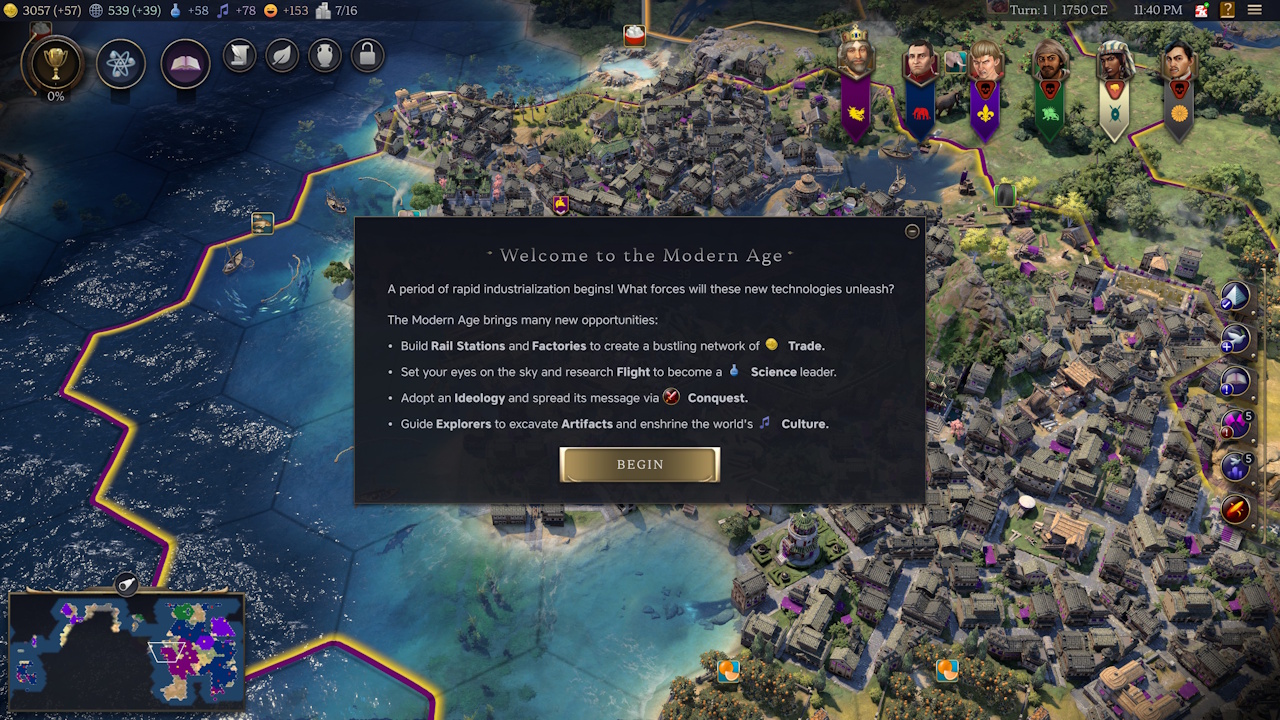Open the urn icon panel
This screenshot has width=1280, height=720.
point(325,55)
